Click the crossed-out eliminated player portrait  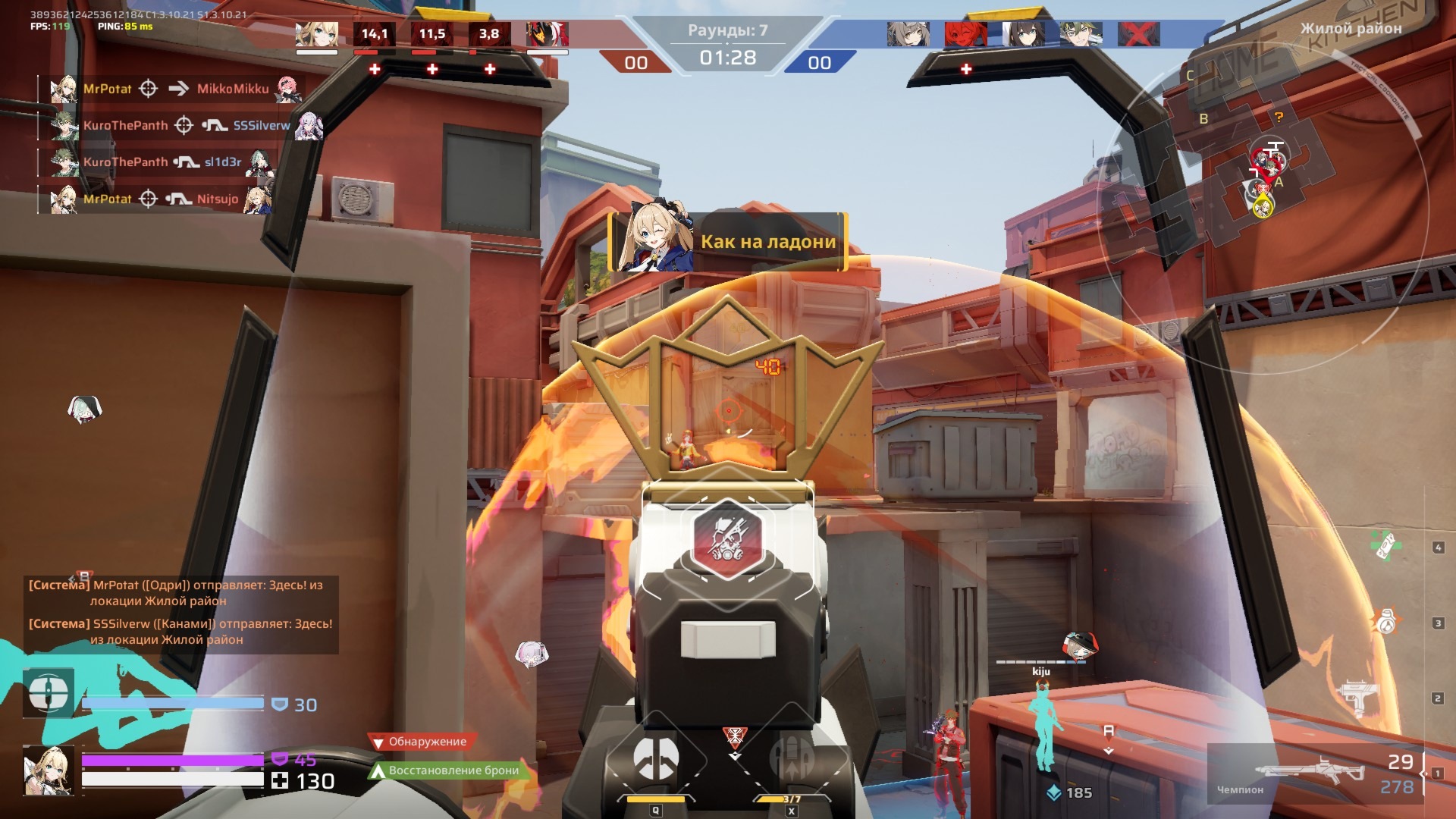[1138, 34]
